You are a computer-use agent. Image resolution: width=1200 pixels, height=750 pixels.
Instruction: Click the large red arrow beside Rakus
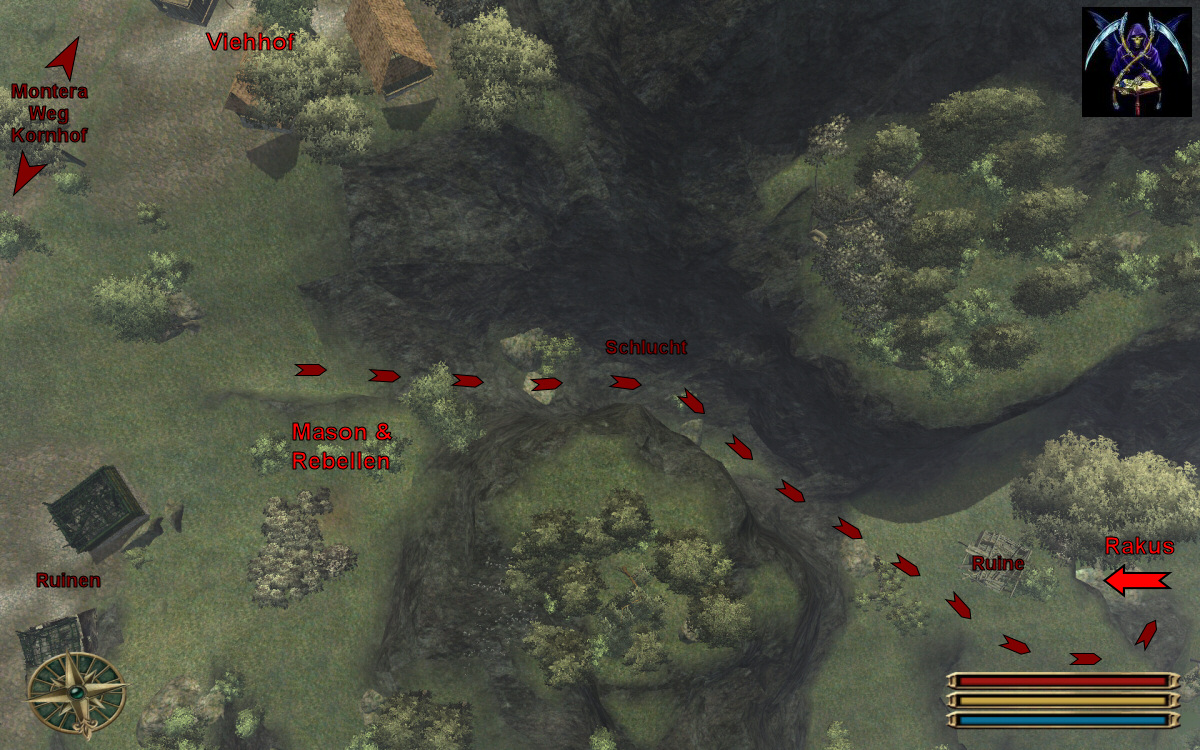point(1136,581)
